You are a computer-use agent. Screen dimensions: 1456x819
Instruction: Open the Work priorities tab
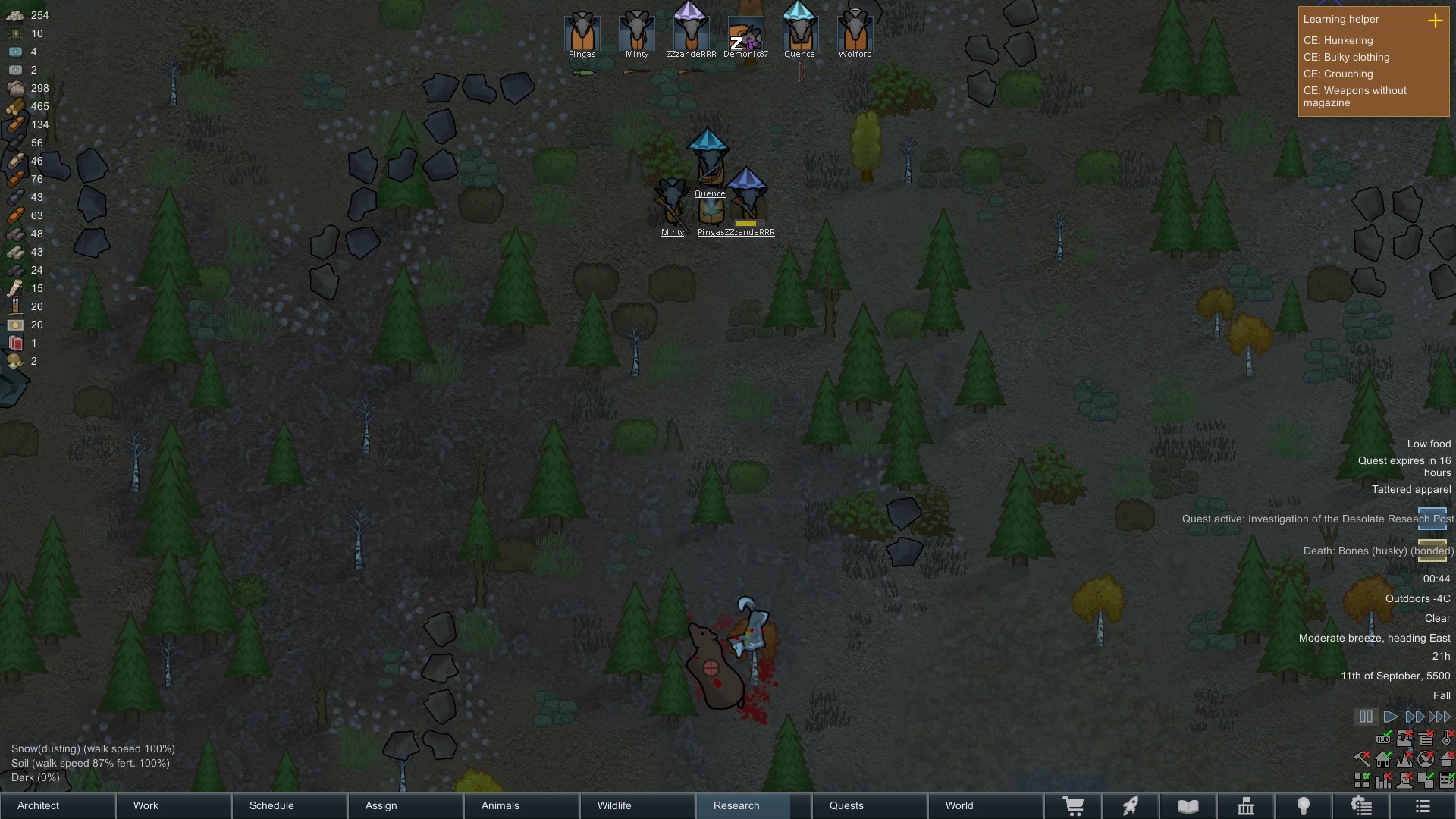tap(174, 805)
